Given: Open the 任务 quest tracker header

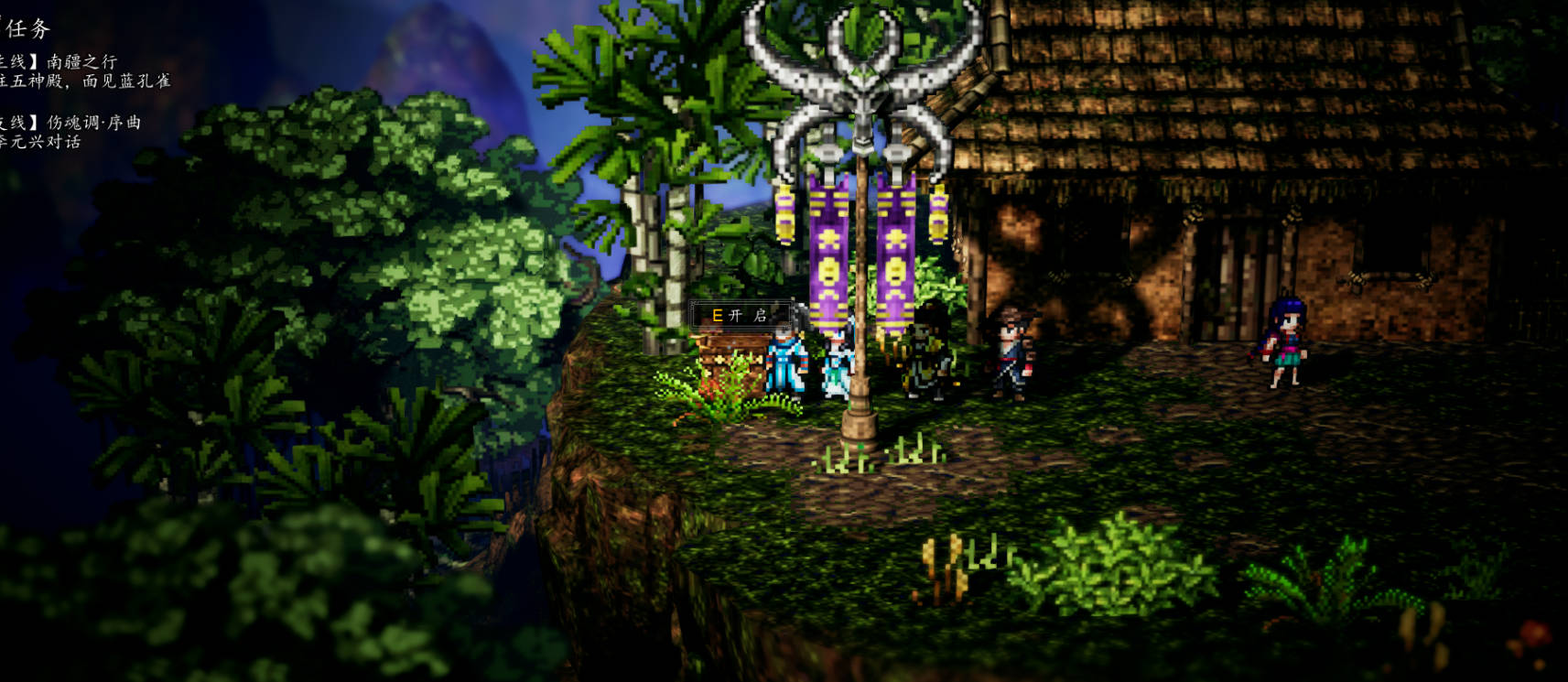Looking at the screenshot, I should (26, 29).
